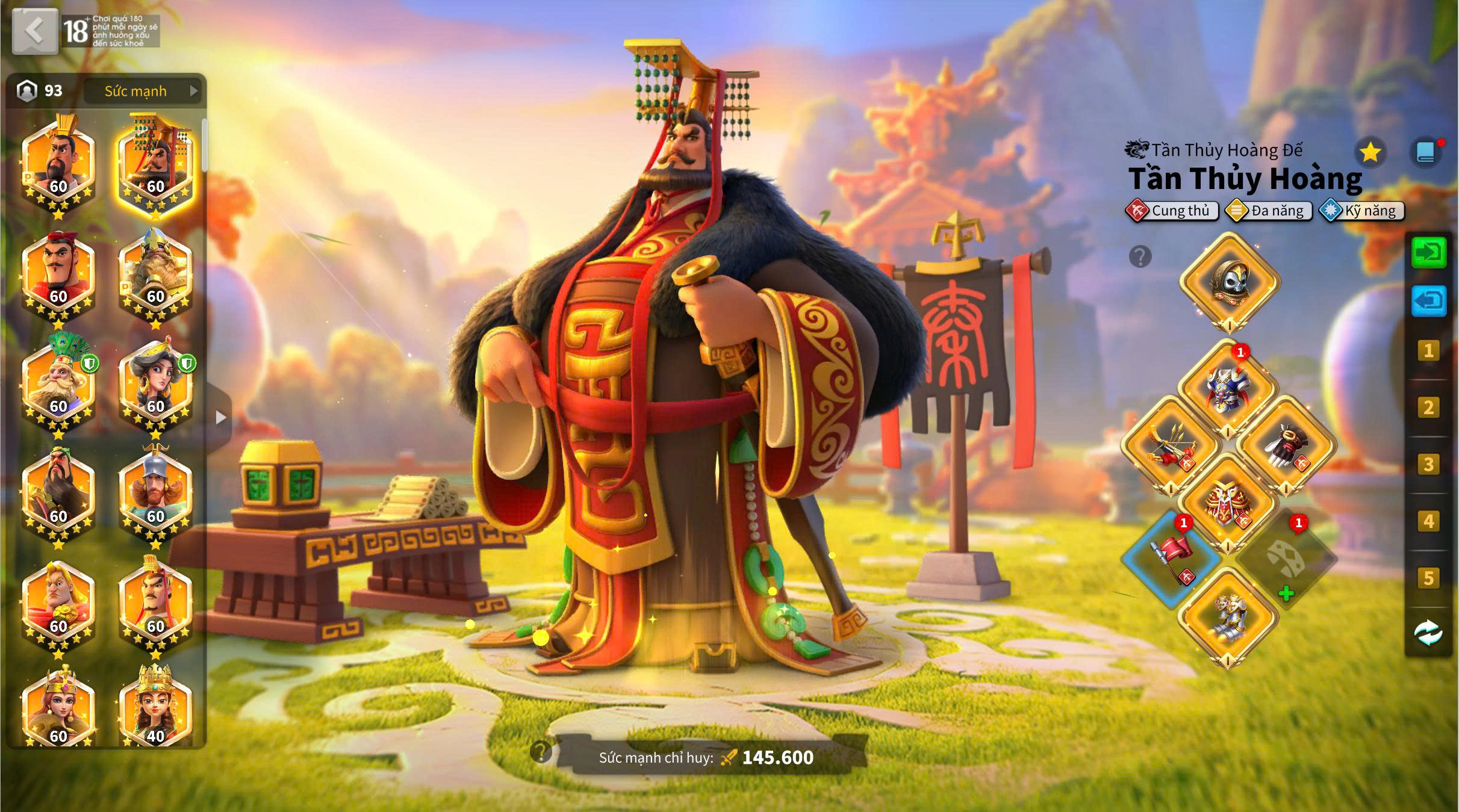This screenshot has height=812, width=1459.
Task: Click the blue export arrow button
Action: 1428,300
